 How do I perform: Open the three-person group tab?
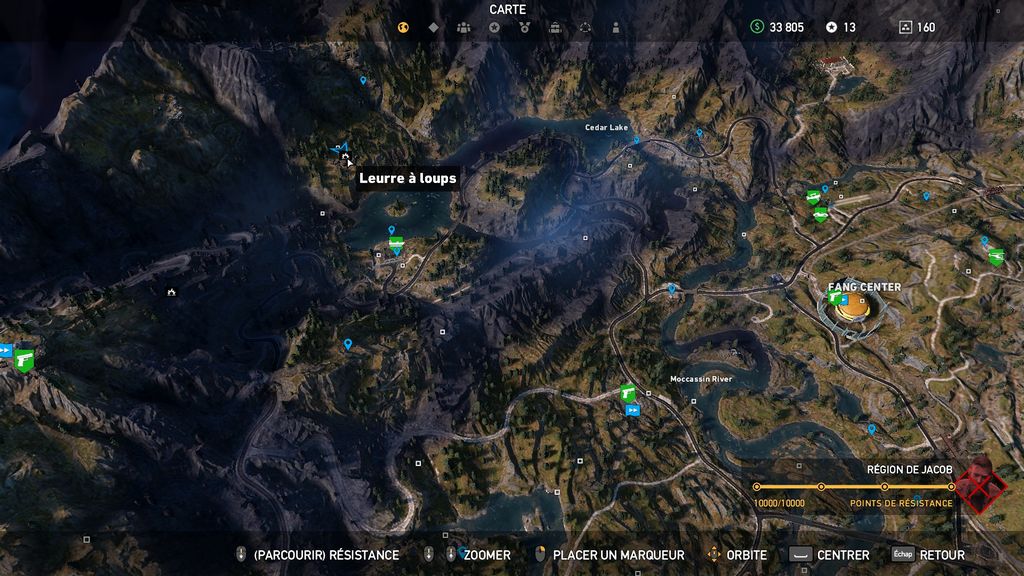click(x=463, y=27)
